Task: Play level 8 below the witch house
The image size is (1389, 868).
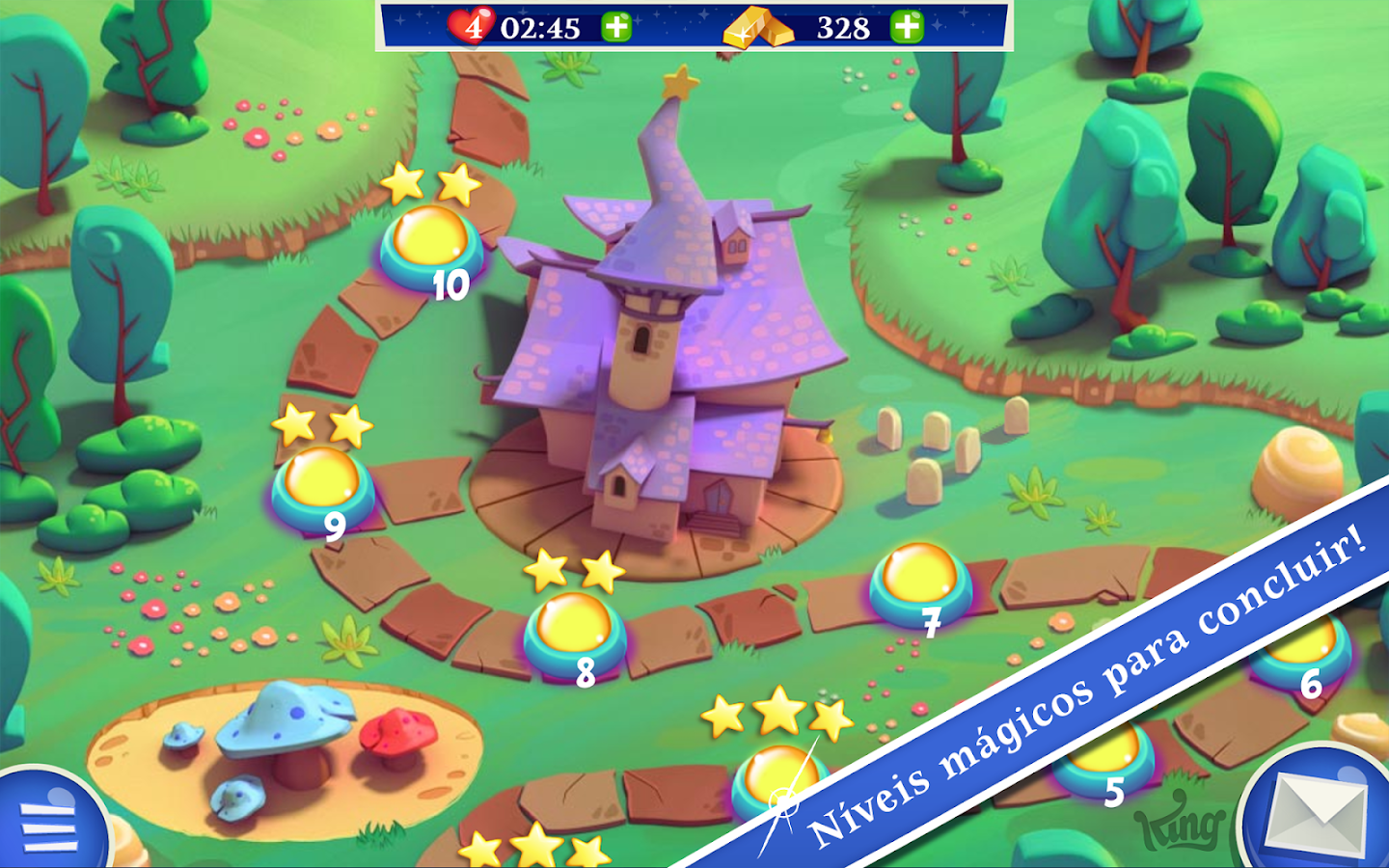Action: click(x=574, y=632)
